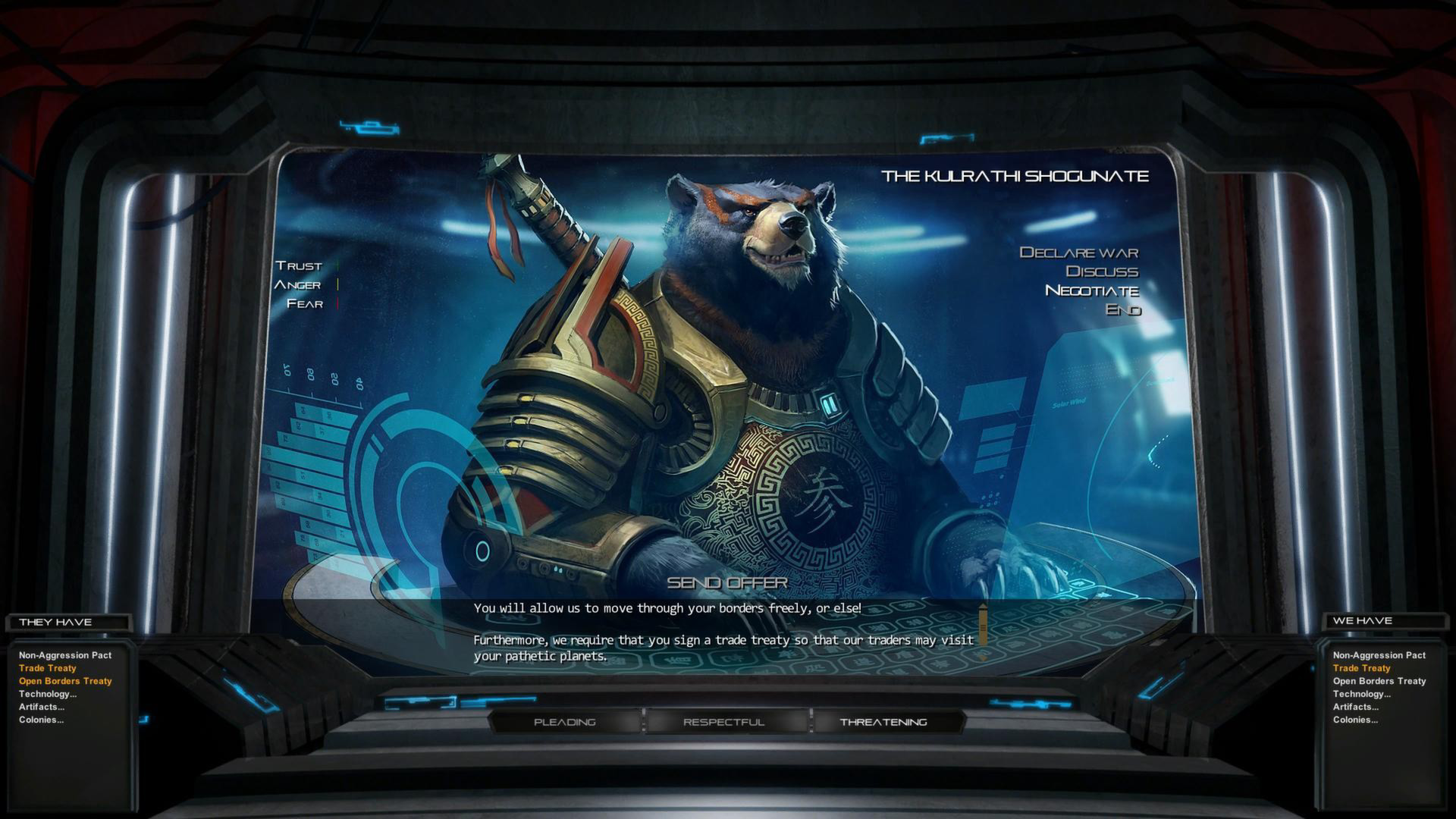
Task: Open Colonies options in They Have panel
Action: 41,719
